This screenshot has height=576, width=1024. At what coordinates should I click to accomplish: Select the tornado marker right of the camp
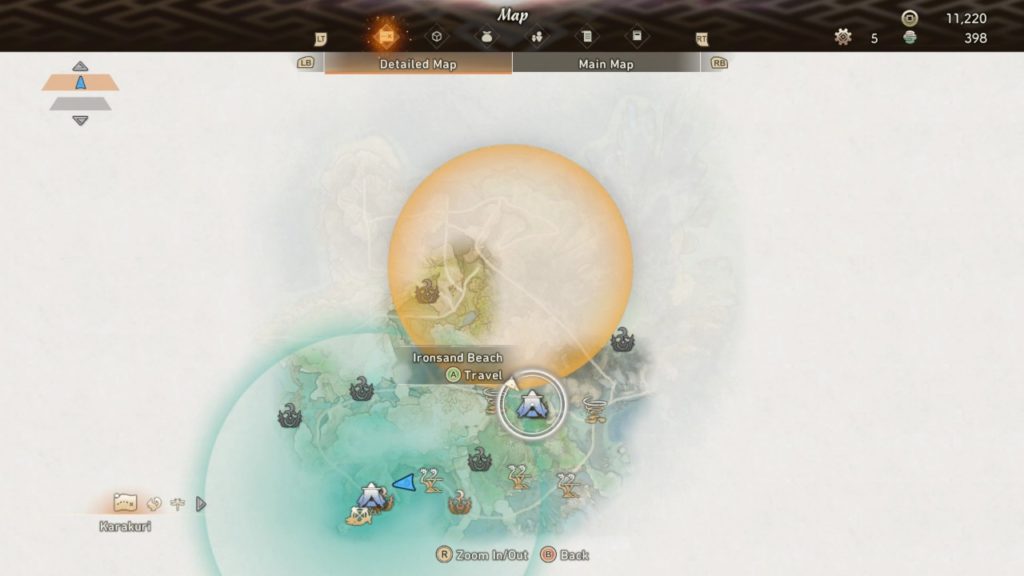tap(595, 409)
